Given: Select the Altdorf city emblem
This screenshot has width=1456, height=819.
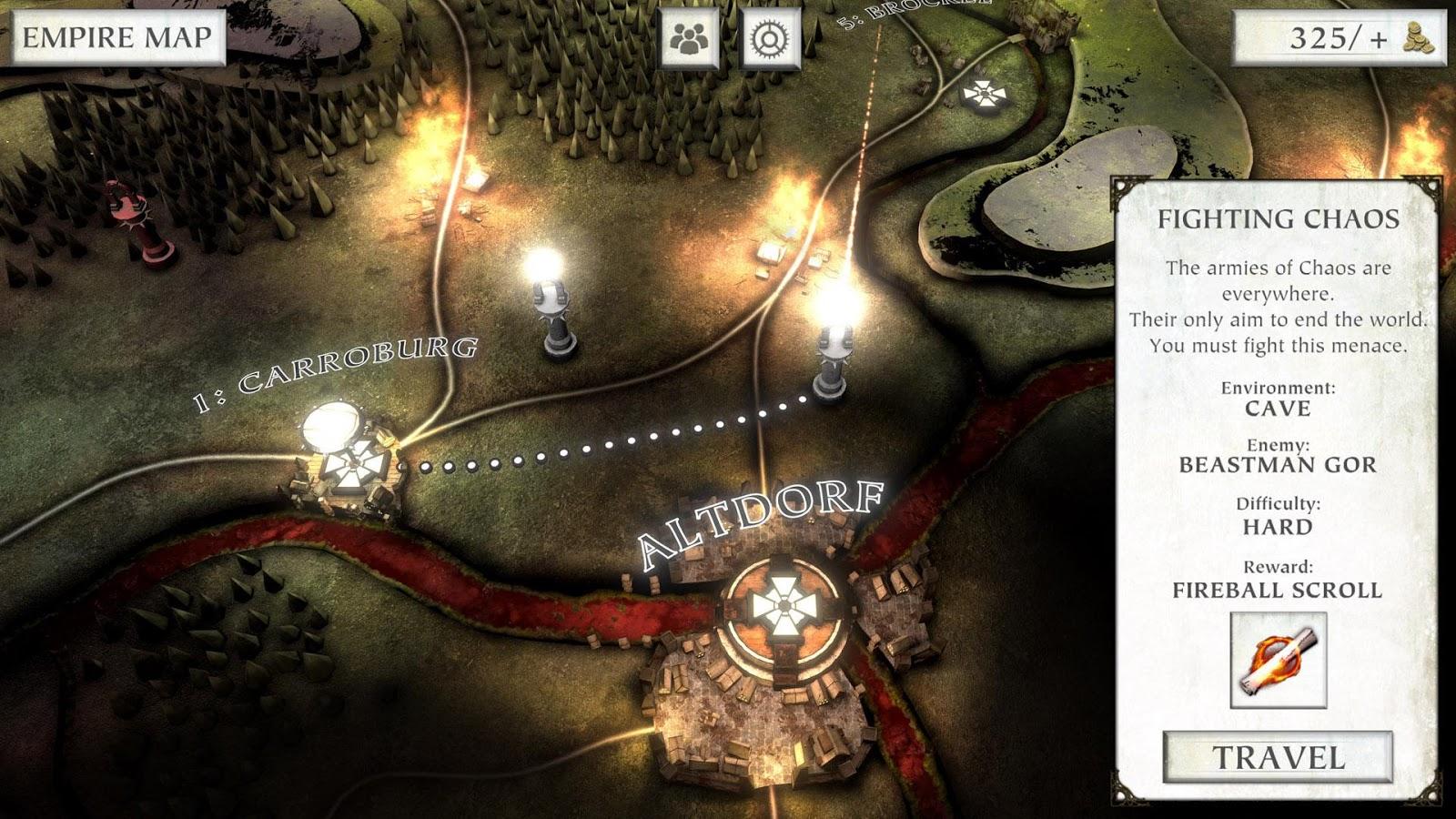Looking at the screenshot, I should [781, 605].
